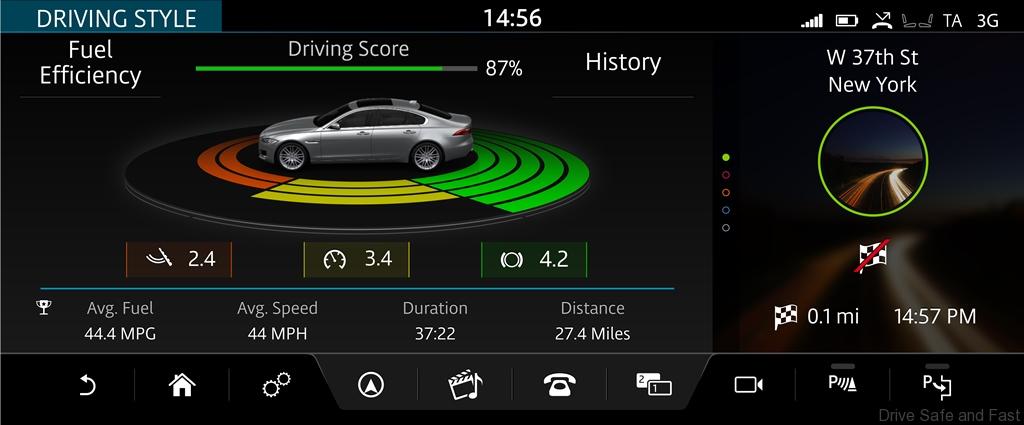The width and height of the screenshot is (1024, 425).
Task: Open the Fuel Efficiency view
Action: [90, 63]
